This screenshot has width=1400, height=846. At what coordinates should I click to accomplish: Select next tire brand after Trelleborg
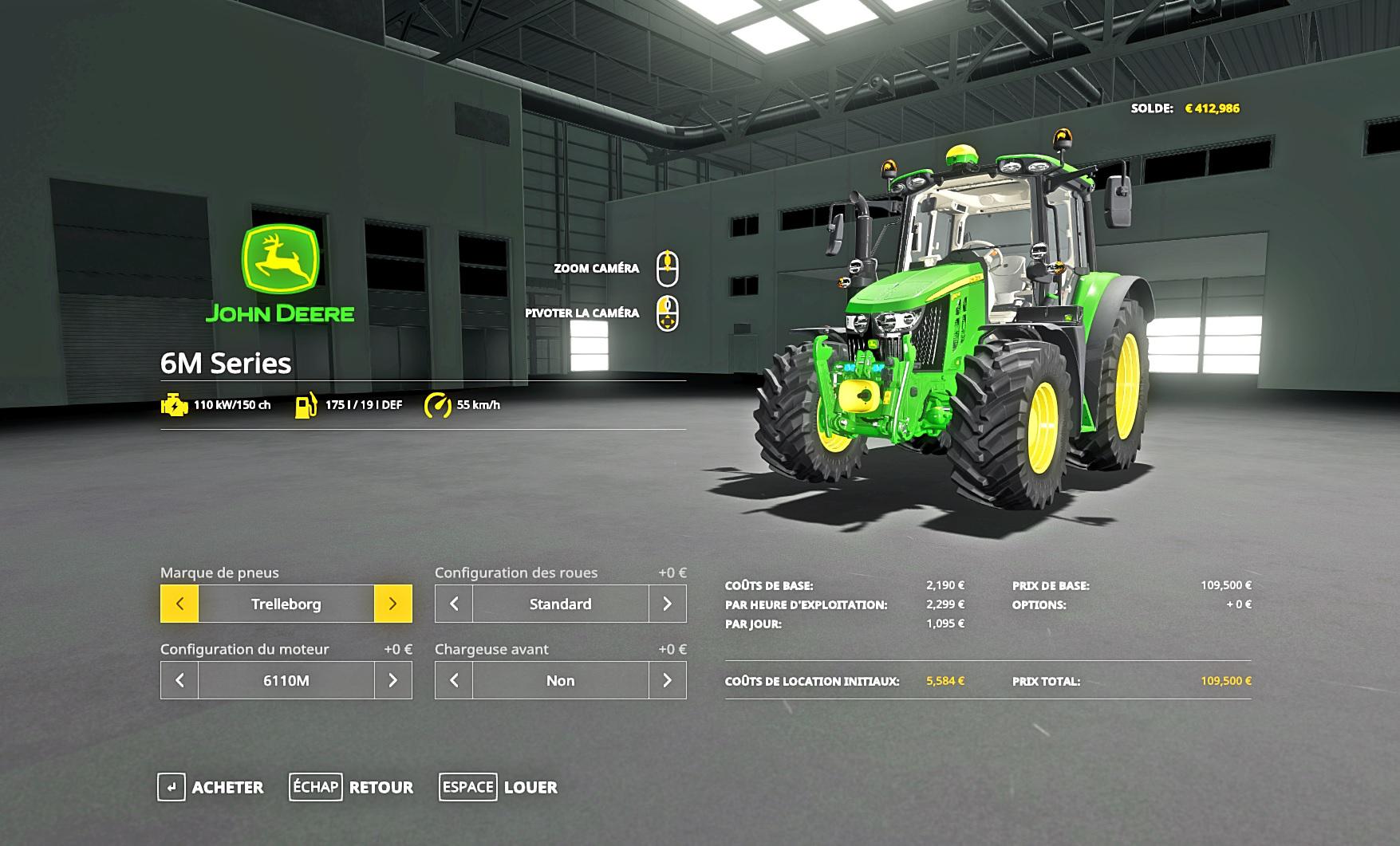[392, 604]
